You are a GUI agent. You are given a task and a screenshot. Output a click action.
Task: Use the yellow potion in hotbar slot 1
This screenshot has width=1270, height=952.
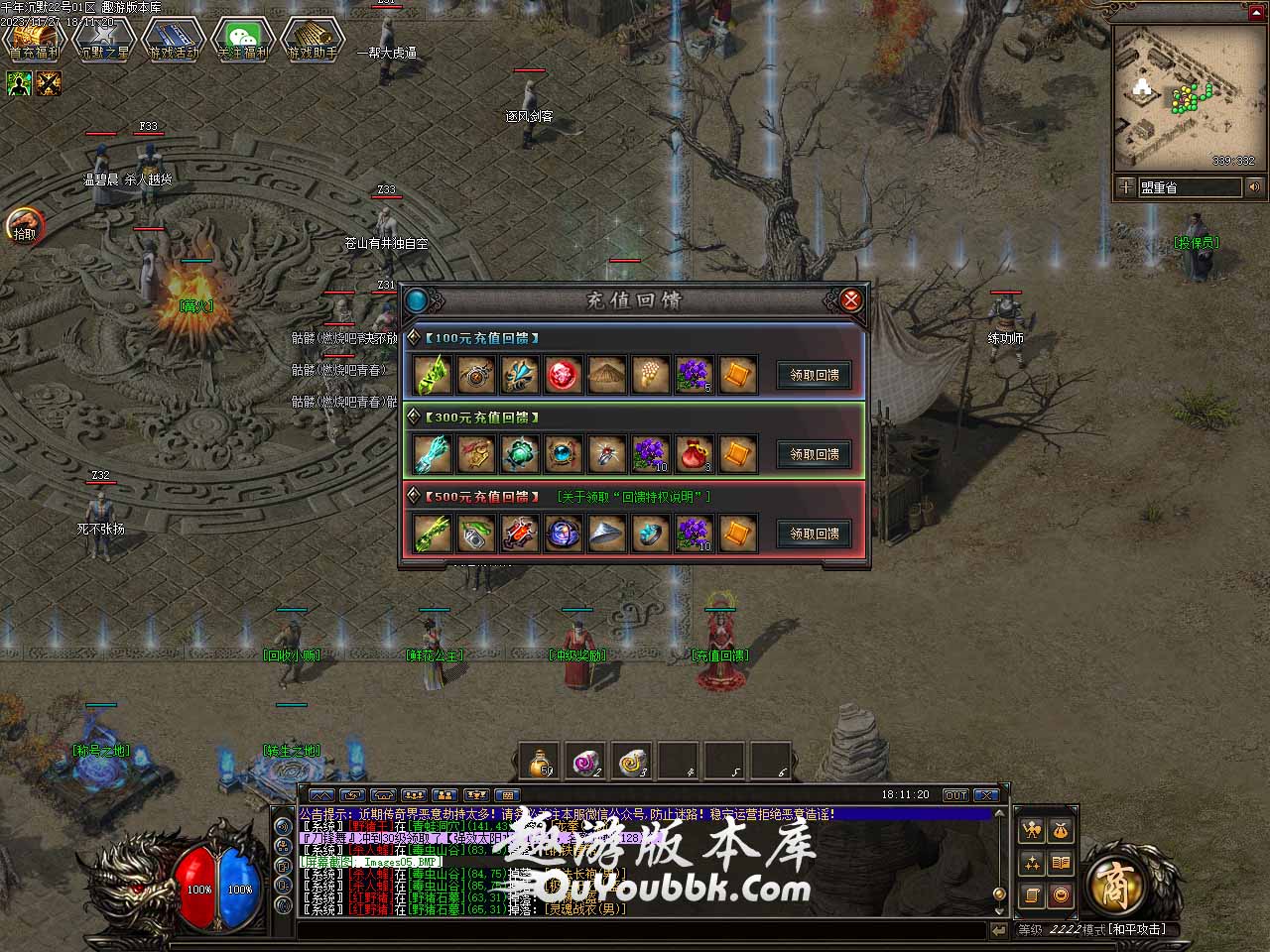[540, 762]
